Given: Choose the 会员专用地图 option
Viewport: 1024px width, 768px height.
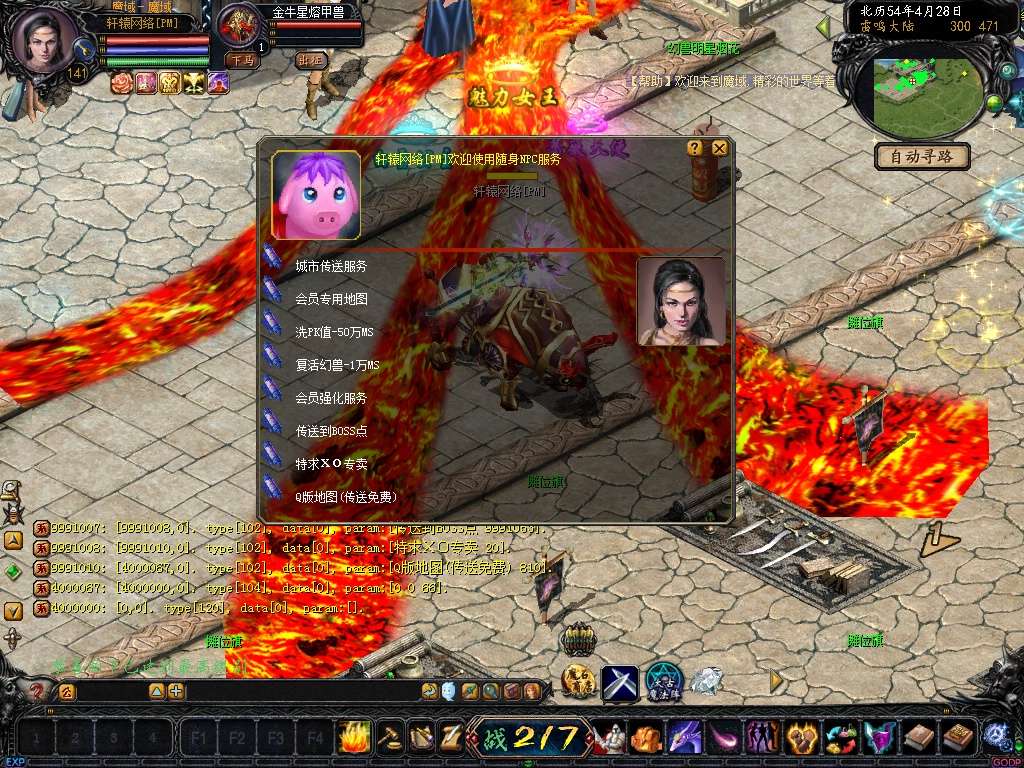Looking at the screenshot, I should tap(330, 299).
